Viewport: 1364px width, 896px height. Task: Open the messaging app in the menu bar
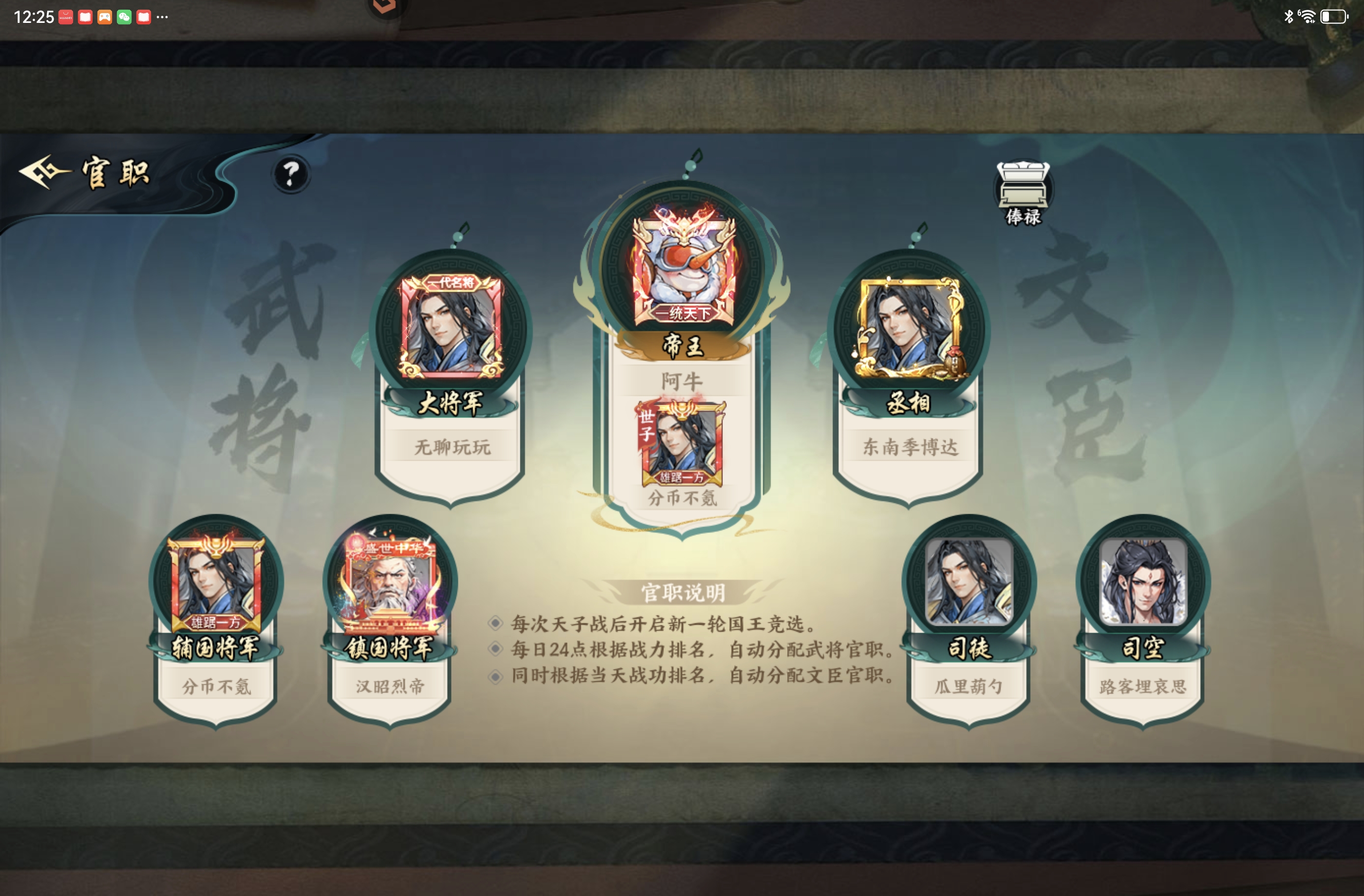click(x=124, y=17)
